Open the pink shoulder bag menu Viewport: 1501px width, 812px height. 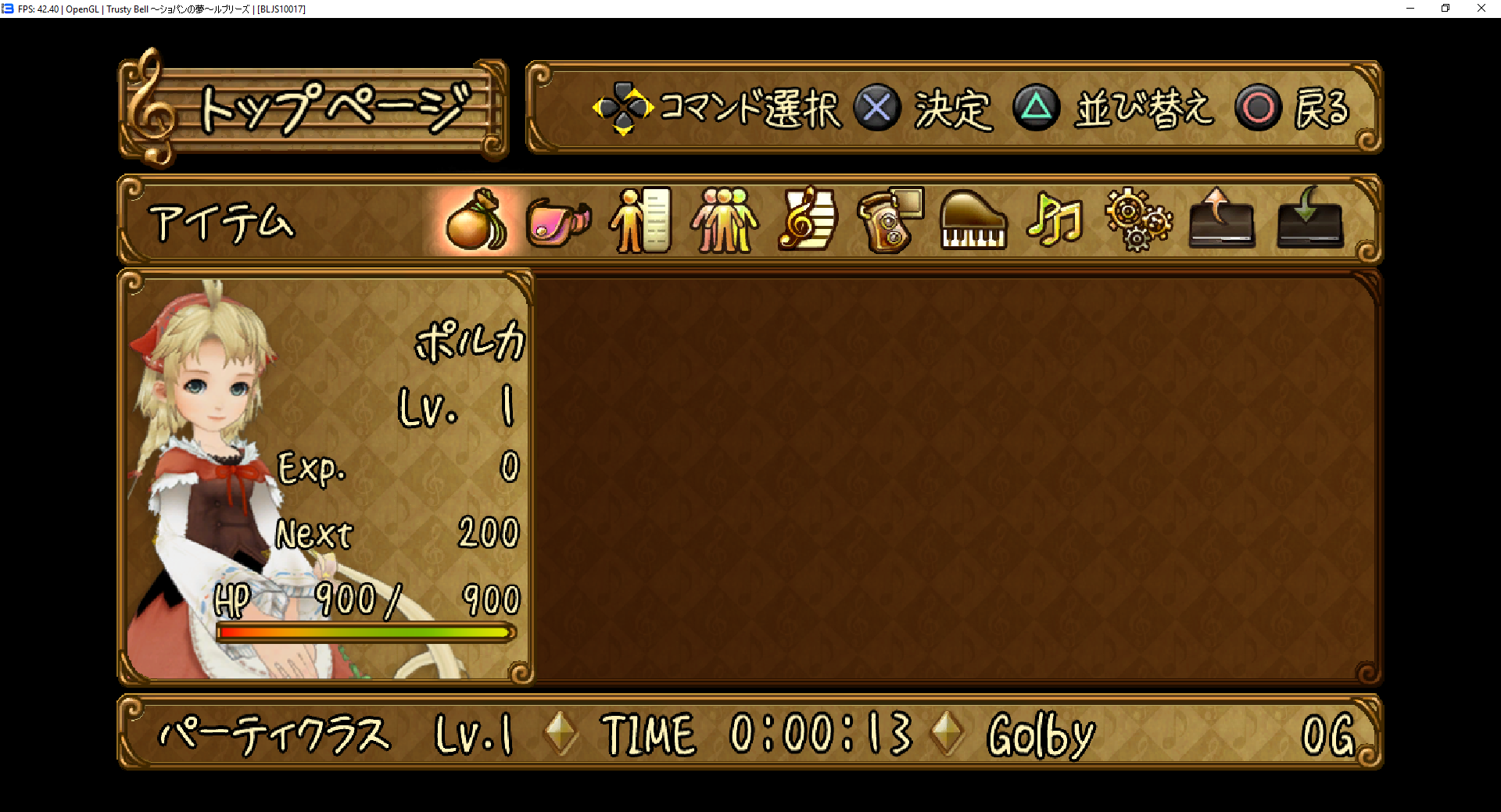[x=557, y=221]
